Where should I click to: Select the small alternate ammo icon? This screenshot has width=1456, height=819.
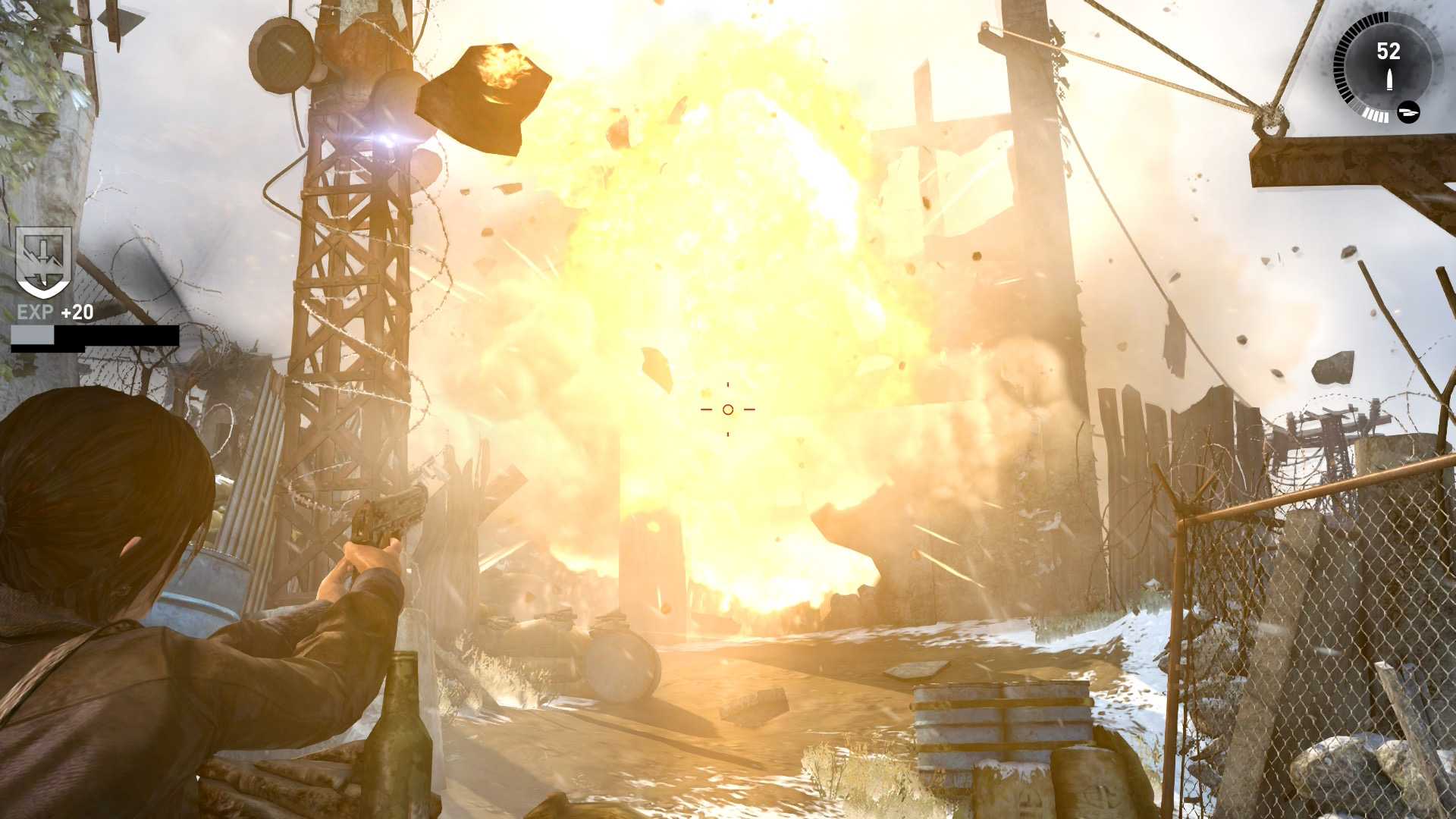click(x=1408, y=112)
